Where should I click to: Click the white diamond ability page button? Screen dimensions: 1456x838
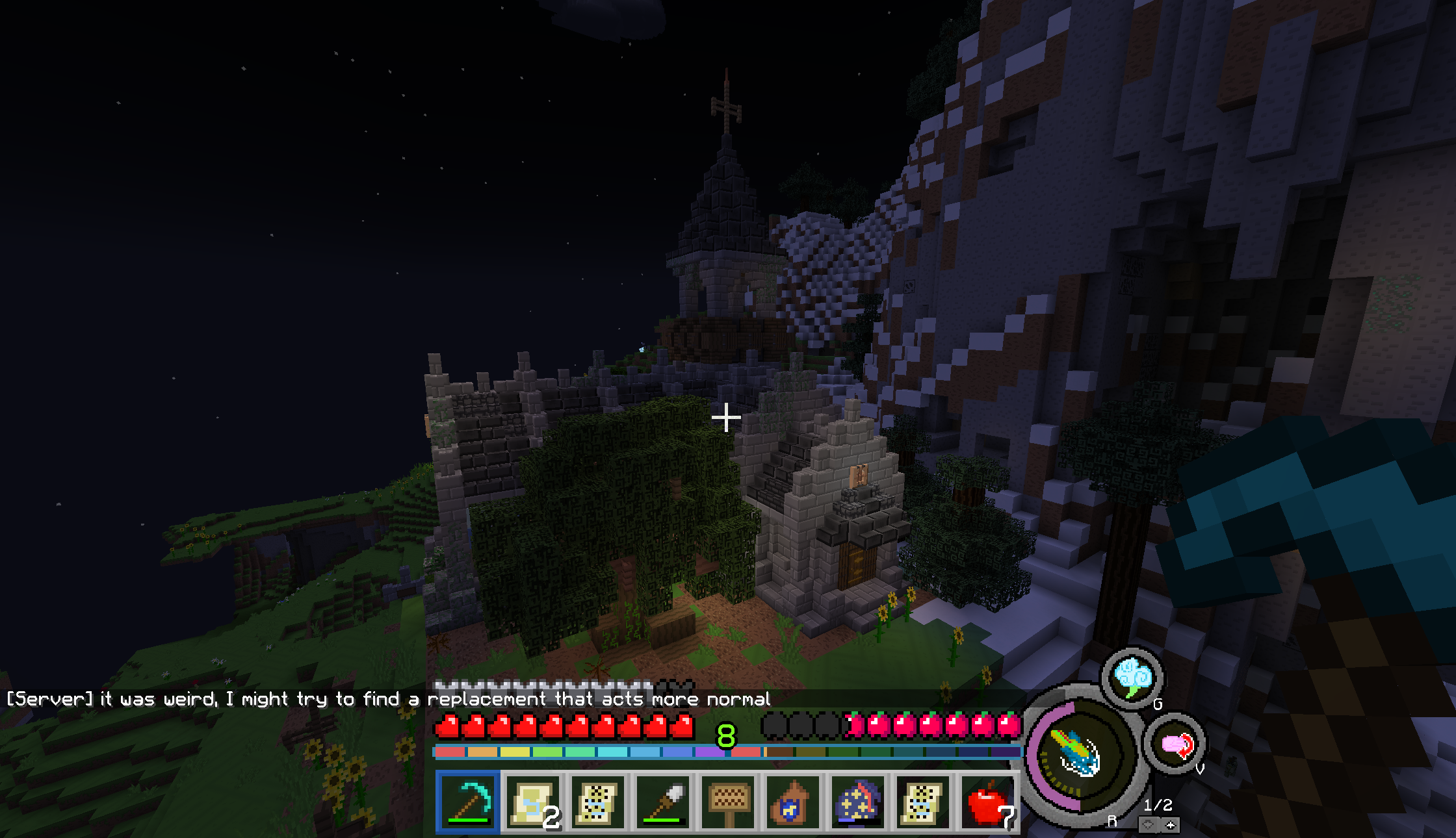click(1171, 825)
